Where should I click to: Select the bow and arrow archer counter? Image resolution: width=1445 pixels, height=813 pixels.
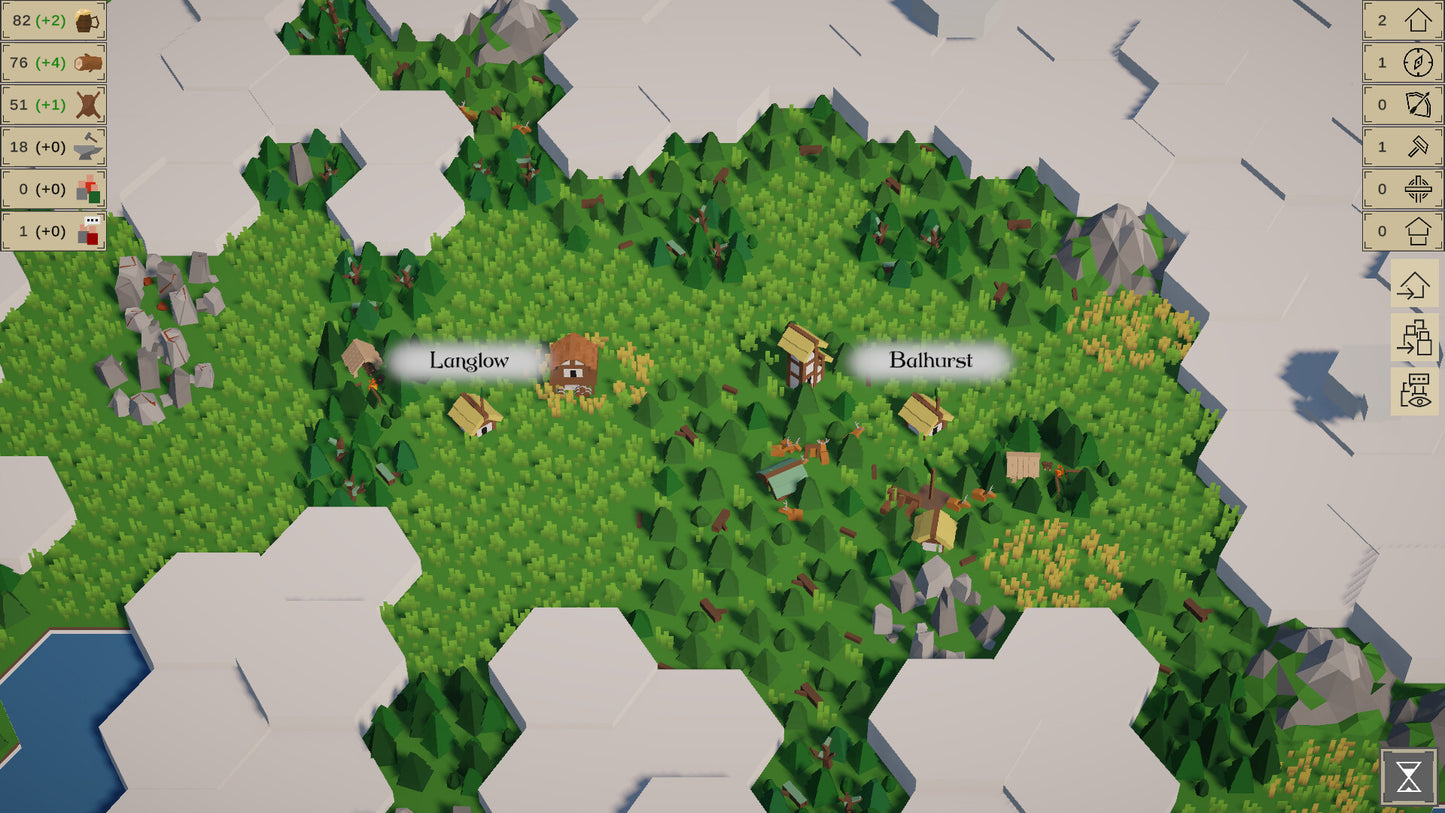coord(1402,104)
